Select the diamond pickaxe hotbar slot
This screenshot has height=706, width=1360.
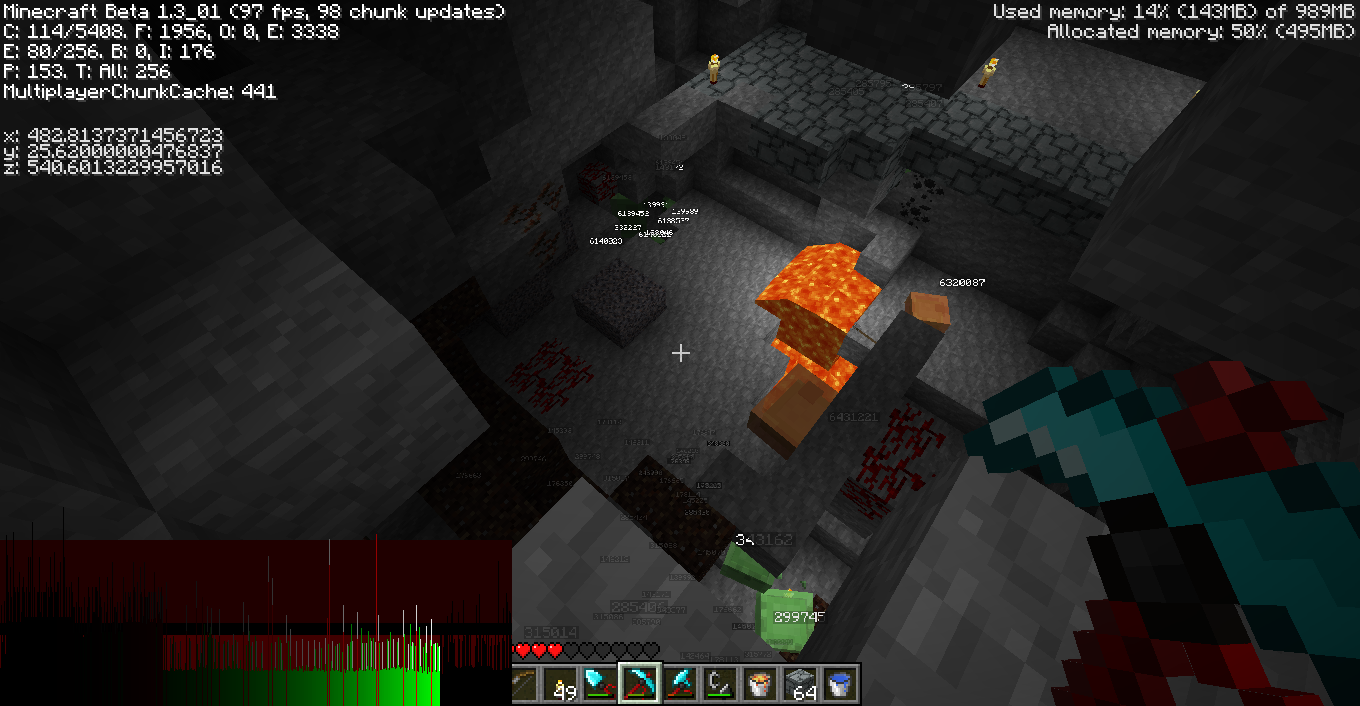coord(640,684)
